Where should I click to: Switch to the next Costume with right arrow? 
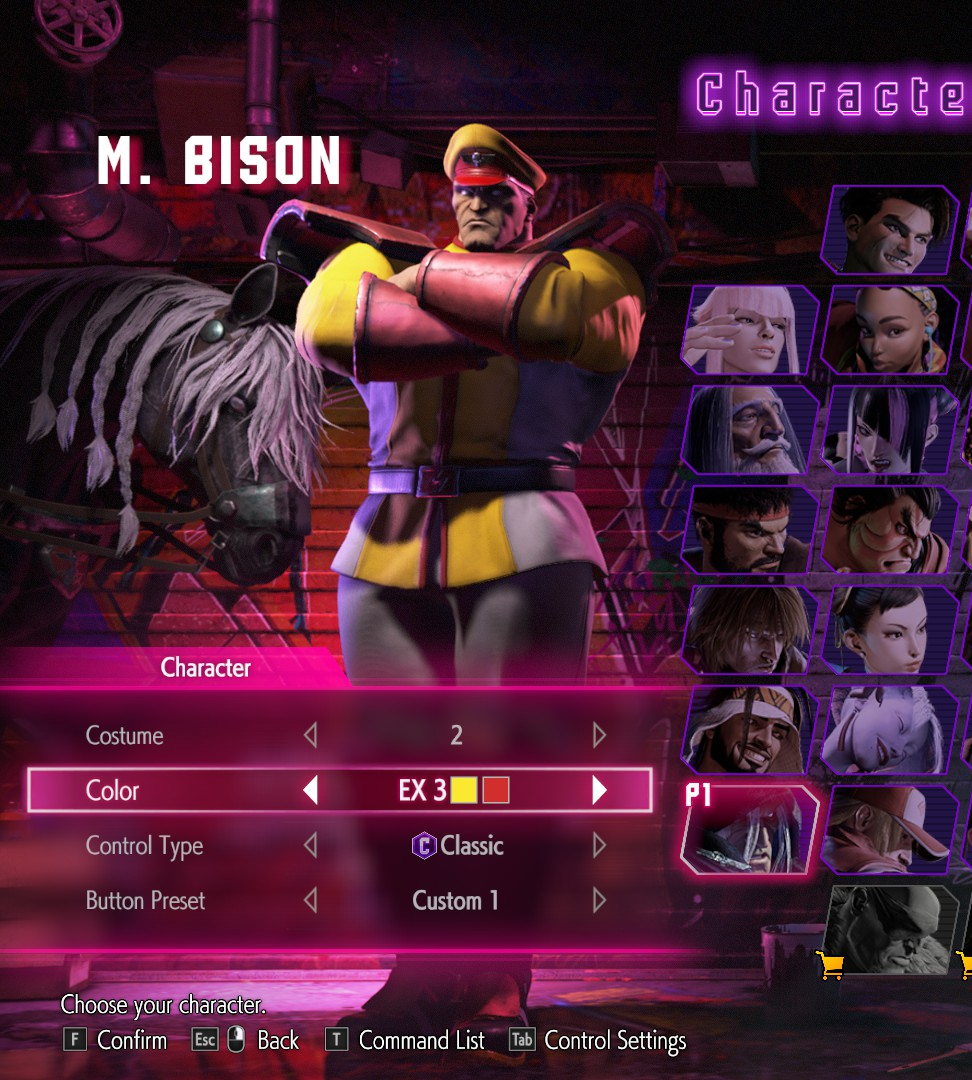pyautogui.click(x=599, y=736)
